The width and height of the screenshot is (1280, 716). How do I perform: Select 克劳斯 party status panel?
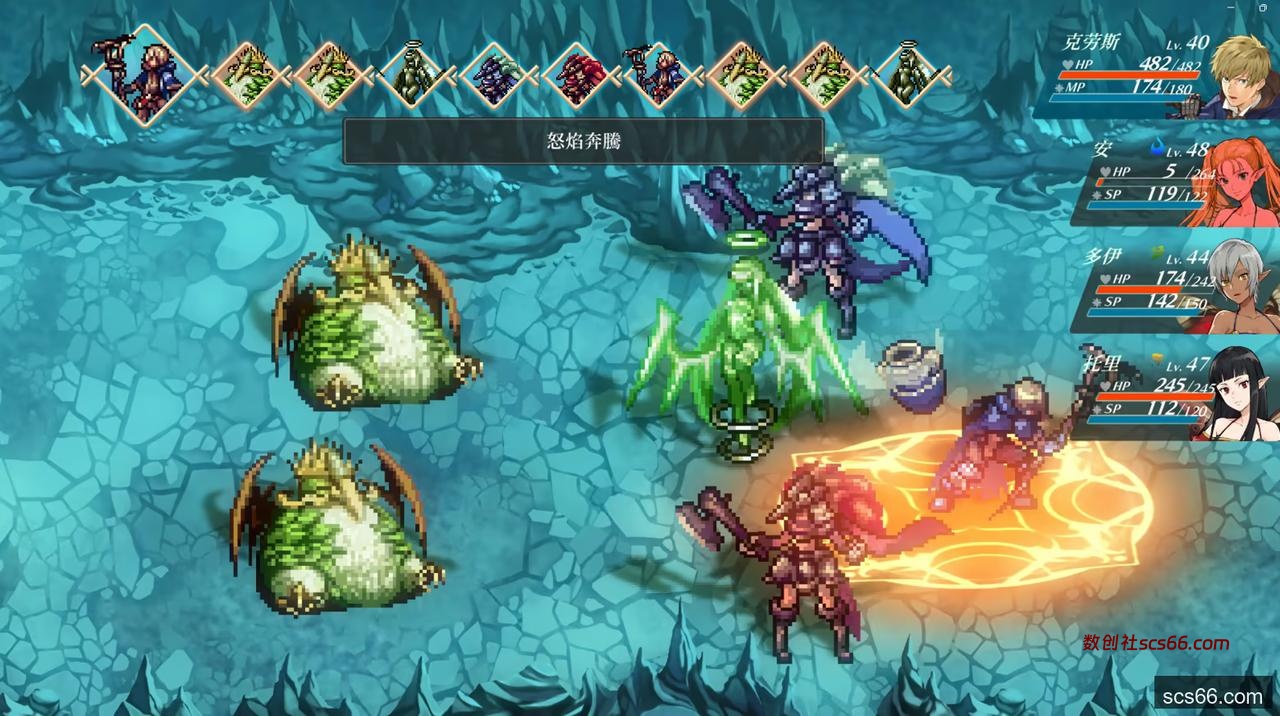tap(1155, 76)
